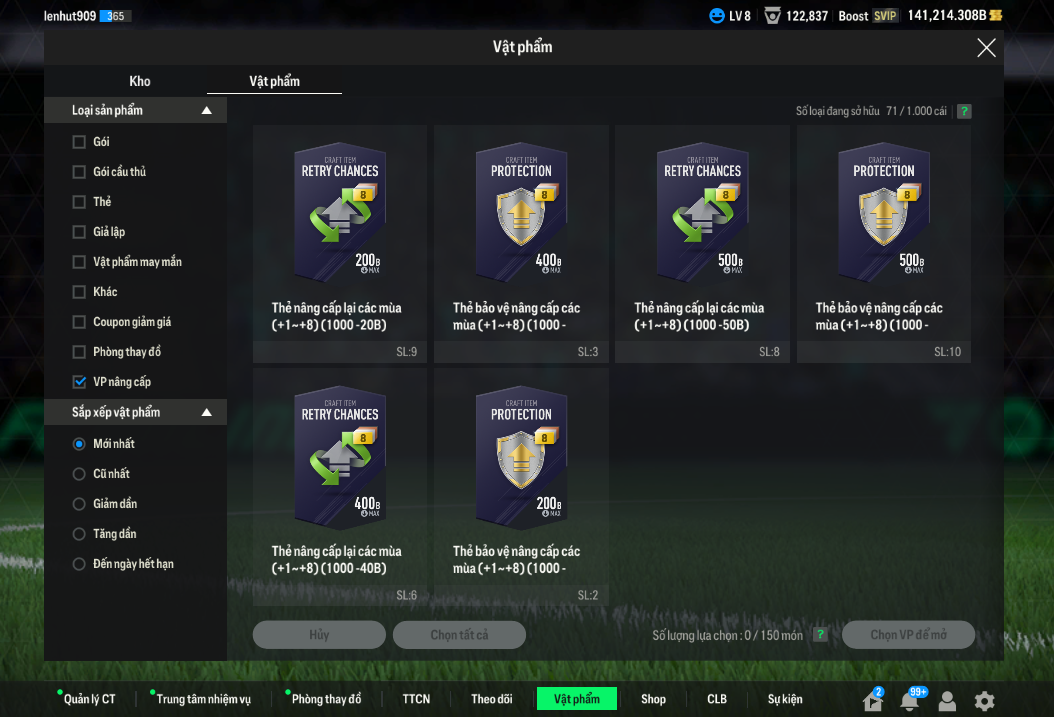This screenshot has height=717, width=1054.
Task: Toggle the Thẻ filter checkbox
Action: 79,202
